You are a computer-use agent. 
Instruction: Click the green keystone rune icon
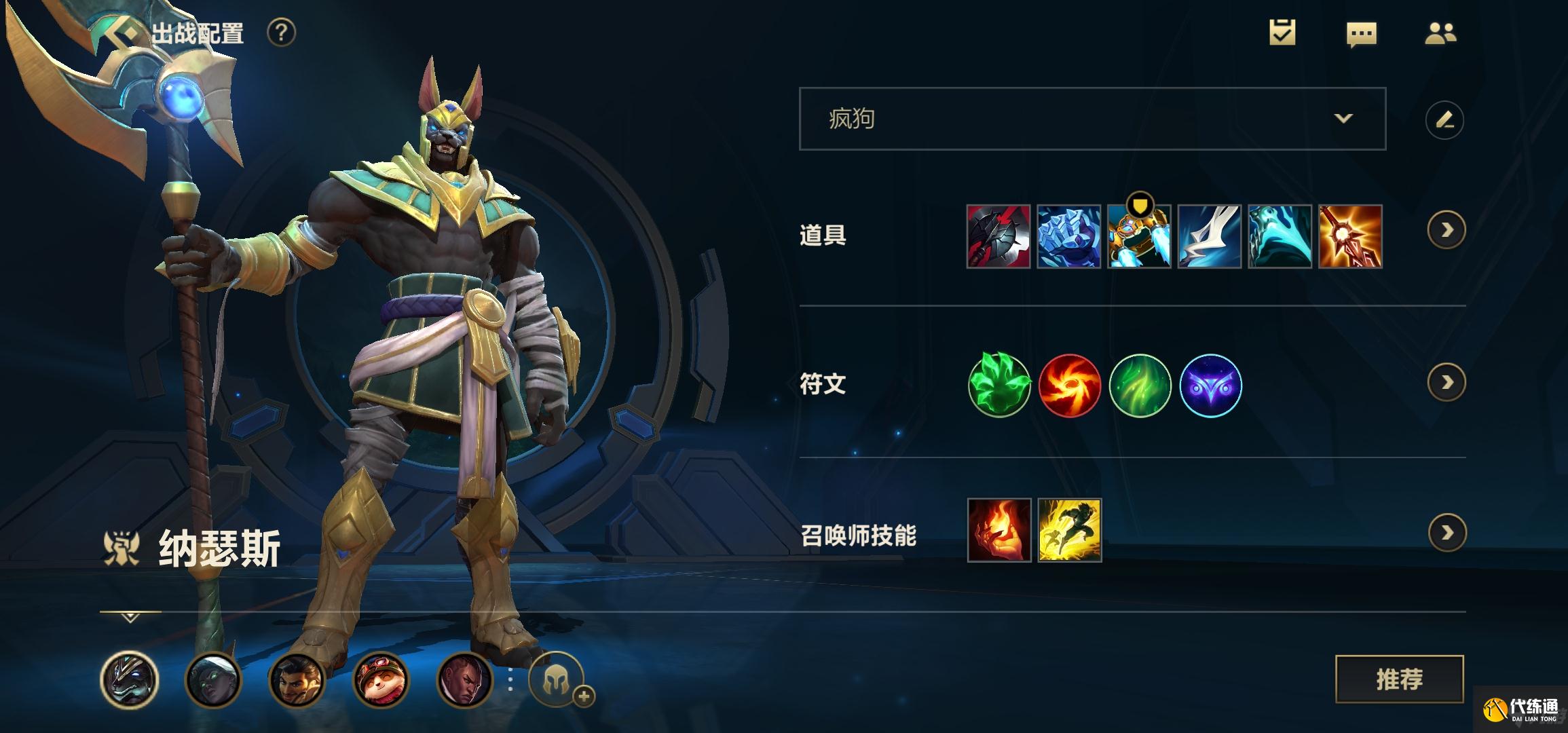point(999,386)
